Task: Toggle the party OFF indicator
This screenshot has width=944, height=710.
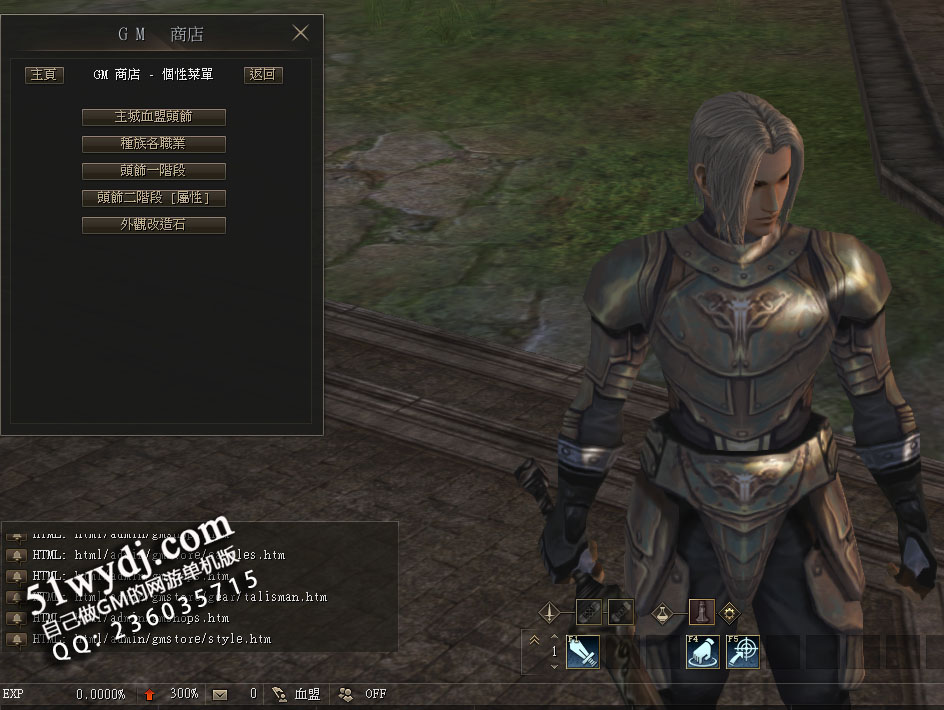Action: [x=364, y=694]
